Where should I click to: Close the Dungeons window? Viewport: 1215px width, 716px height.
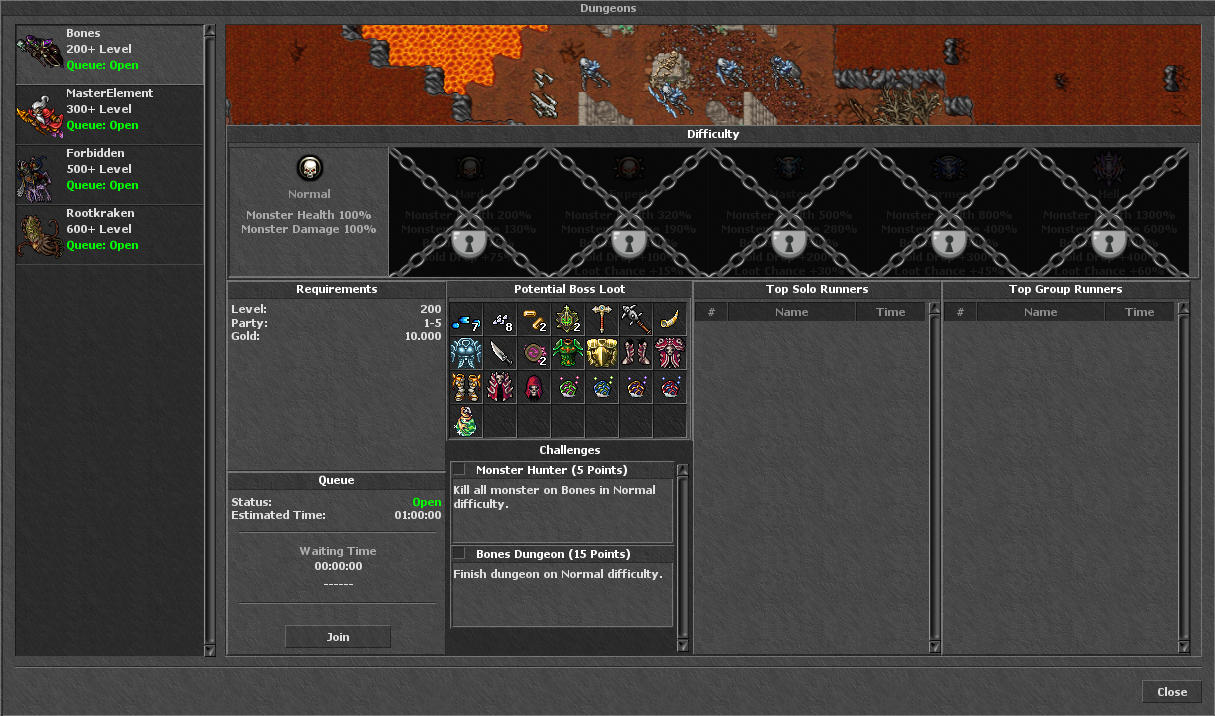[1171, 692]
